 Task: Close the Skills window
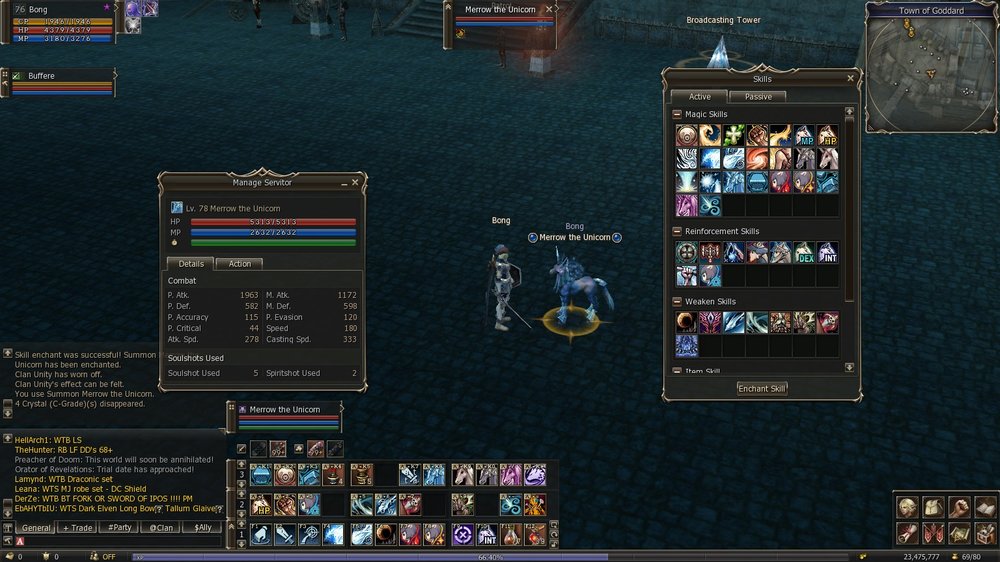point(851,78)
